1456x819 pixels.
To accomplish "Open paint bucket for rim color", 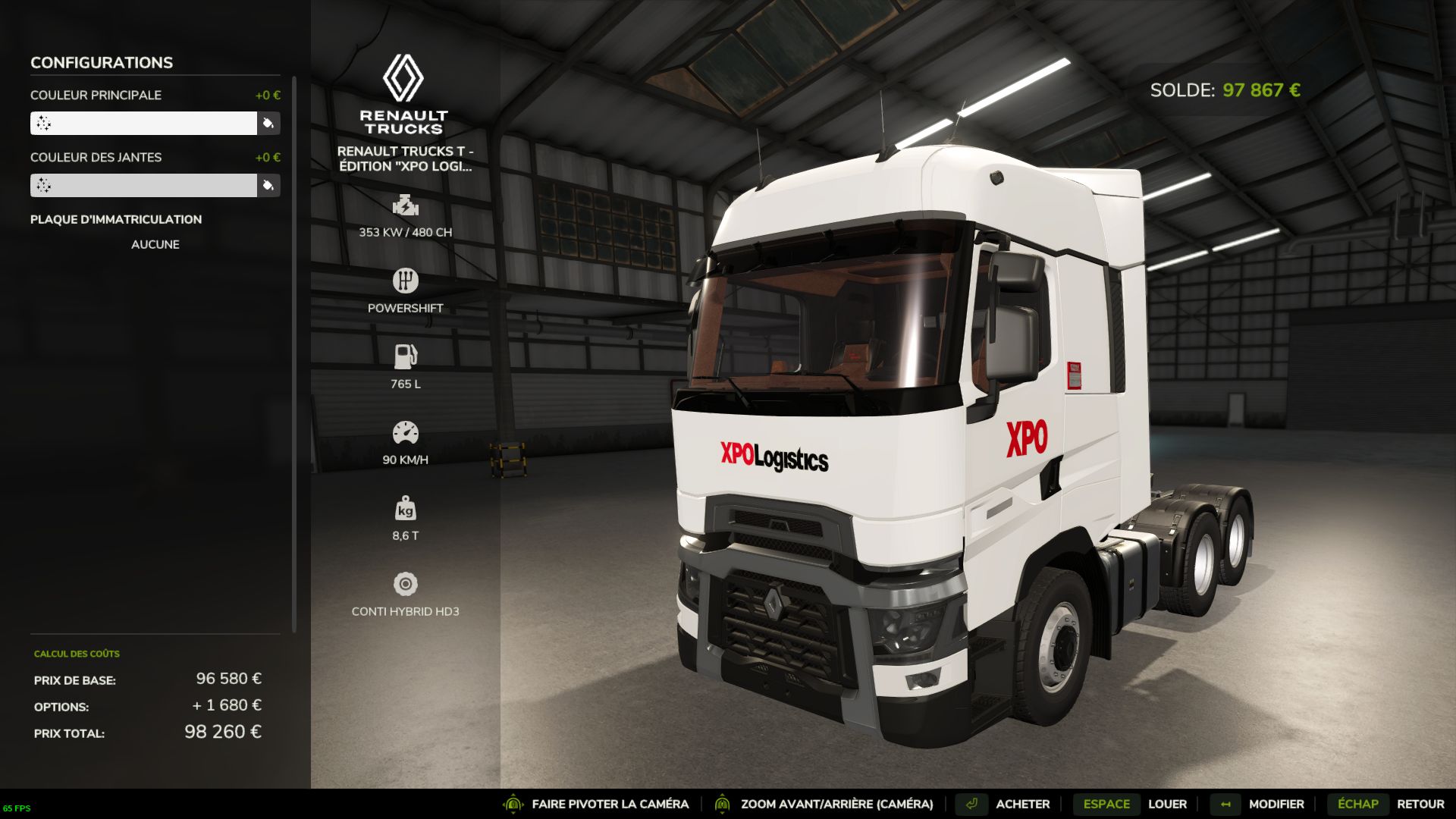I will tap(268, 185).
